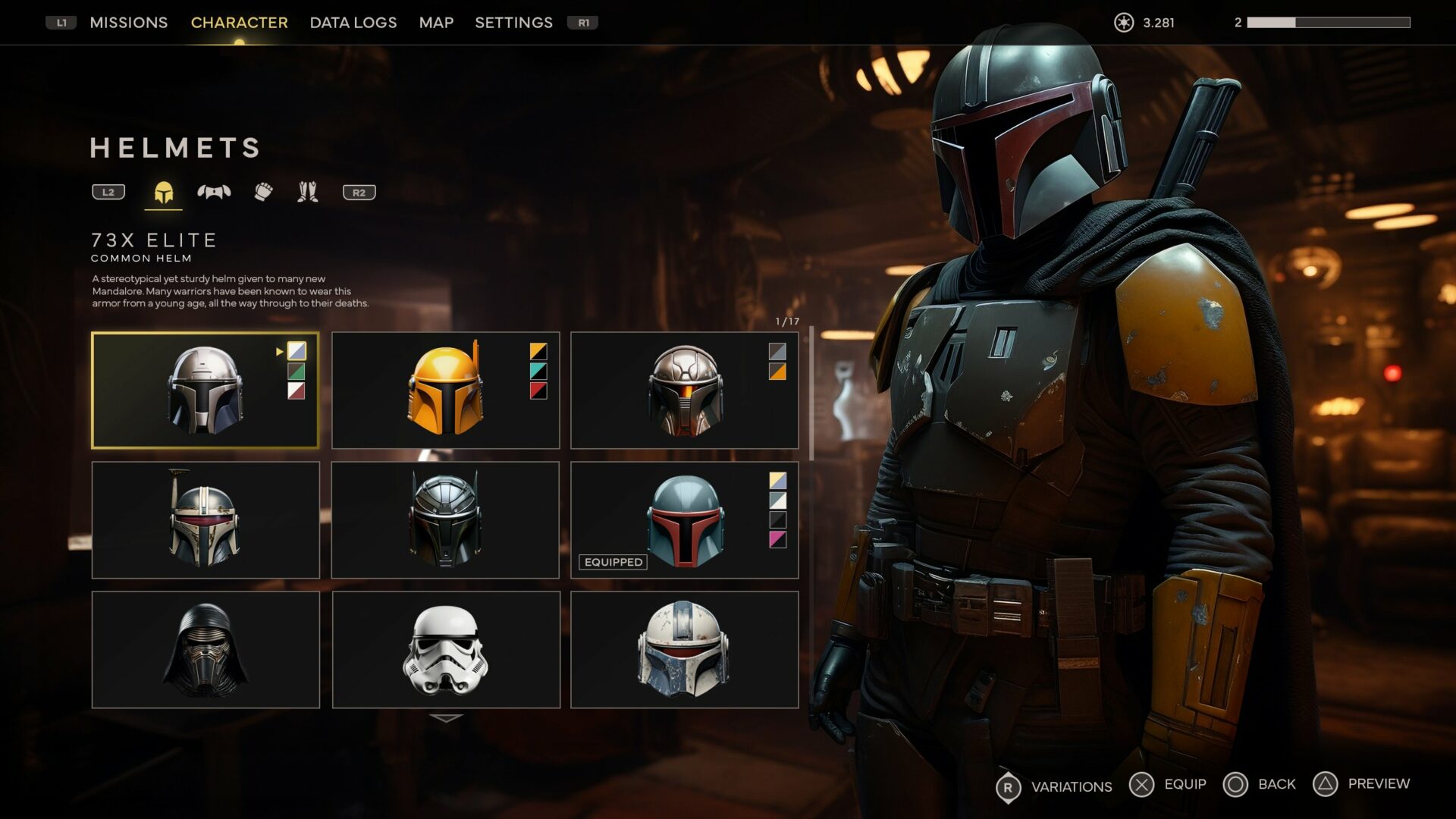Screen dimensions: 1456x819
Task: Open the MAP menu
Action: 435,22
